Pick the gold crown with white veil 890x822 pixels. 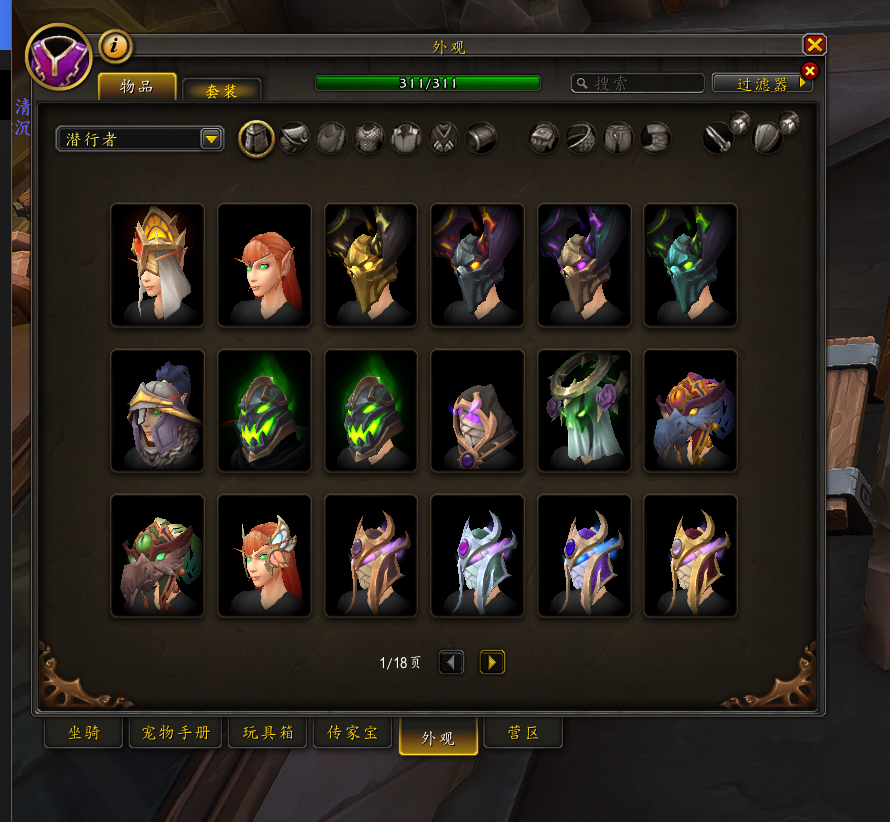(x=157, y=265)
